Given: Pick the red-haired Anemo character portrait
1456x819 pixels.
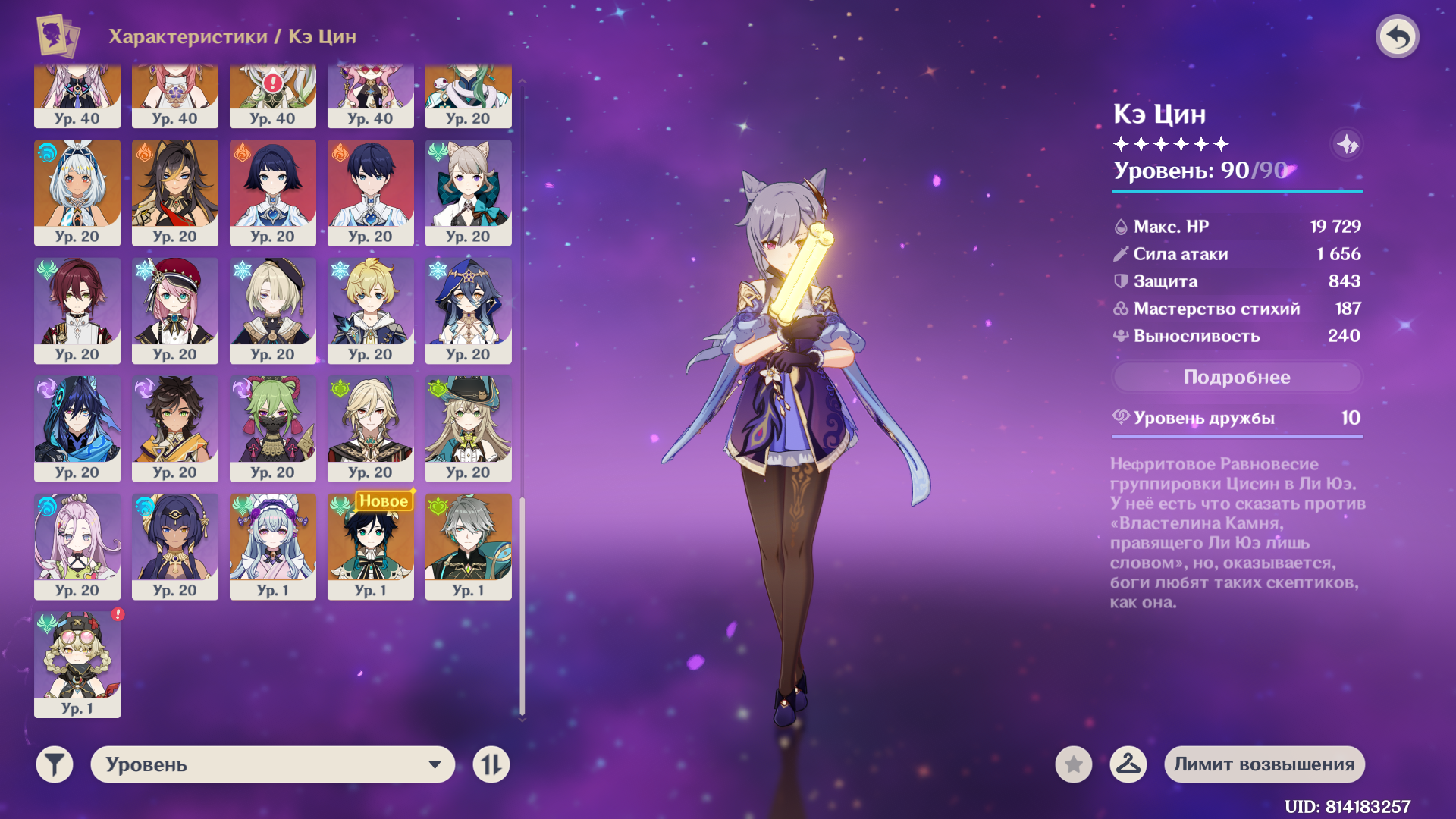Looking at the screenshot, I should [x=77, y=310].
